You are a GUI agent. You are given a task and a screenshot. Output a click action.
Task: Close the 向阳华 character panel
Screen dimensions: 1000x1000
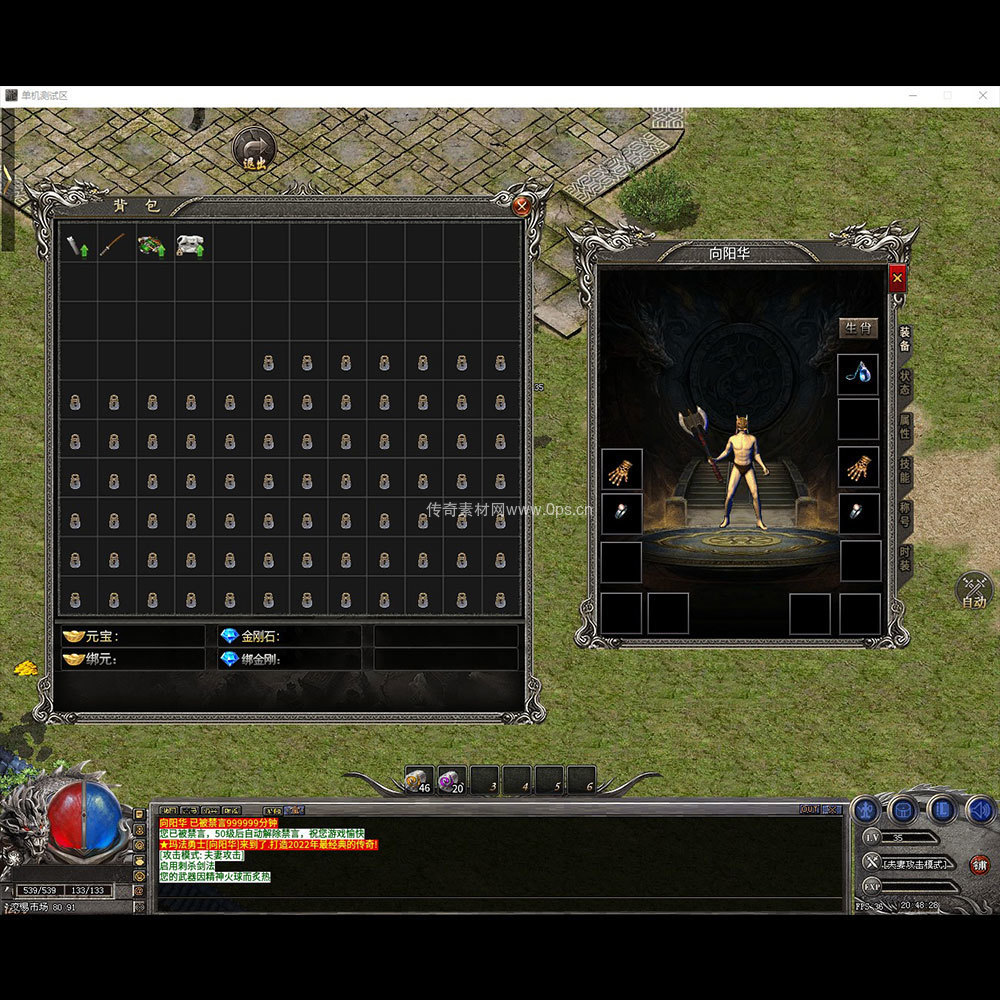[897, 278]
